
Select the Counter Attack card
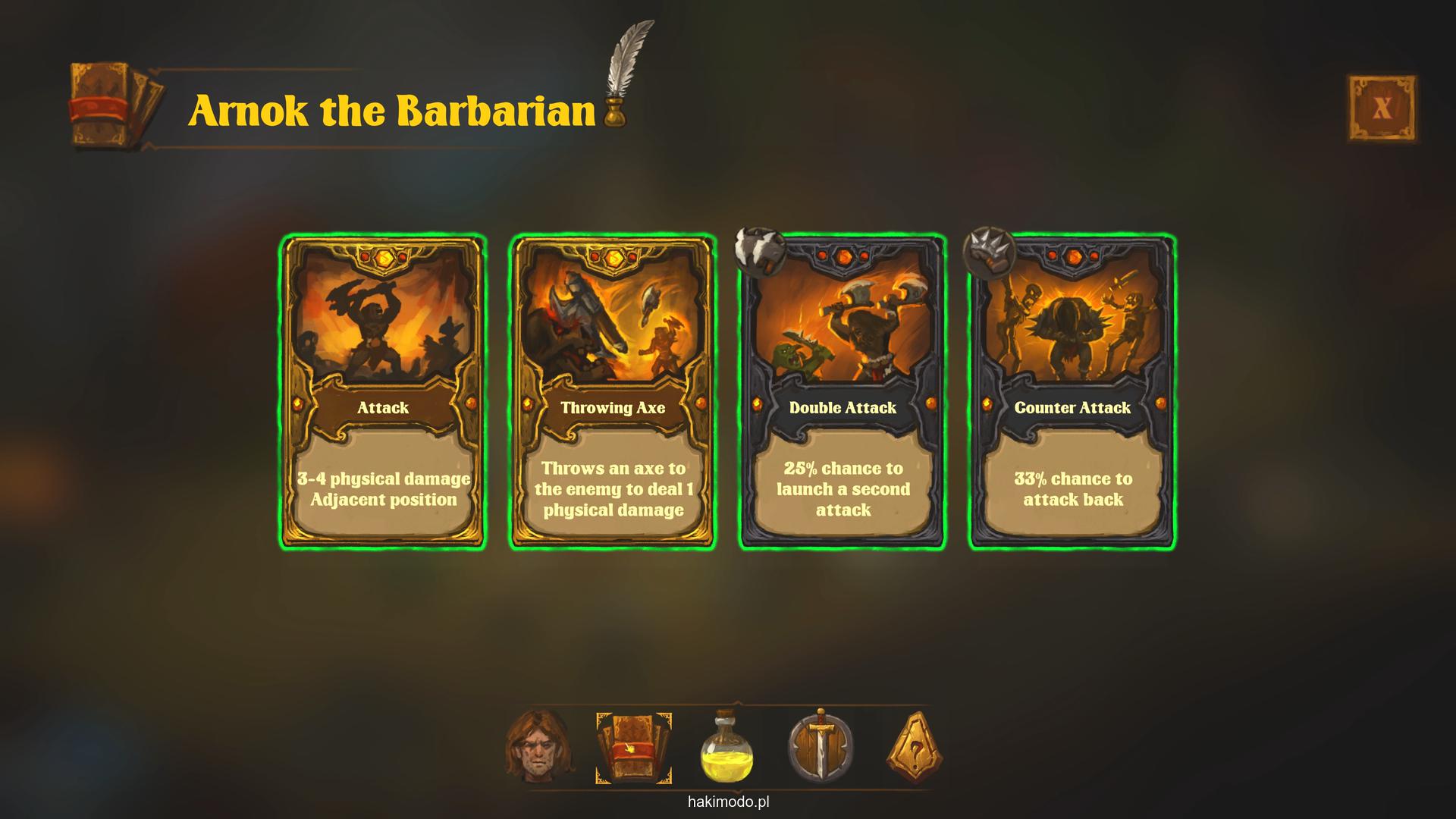pos(1072,391)
